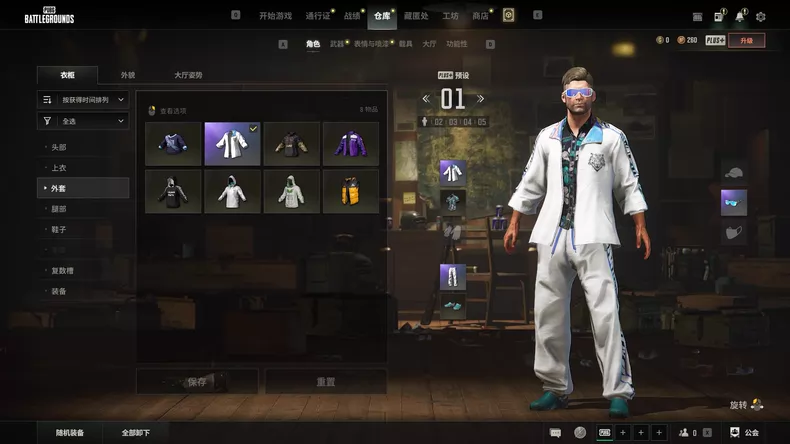Choose the 鞋子 shoes category
The image size is (790, 444).
click(59, 229)
